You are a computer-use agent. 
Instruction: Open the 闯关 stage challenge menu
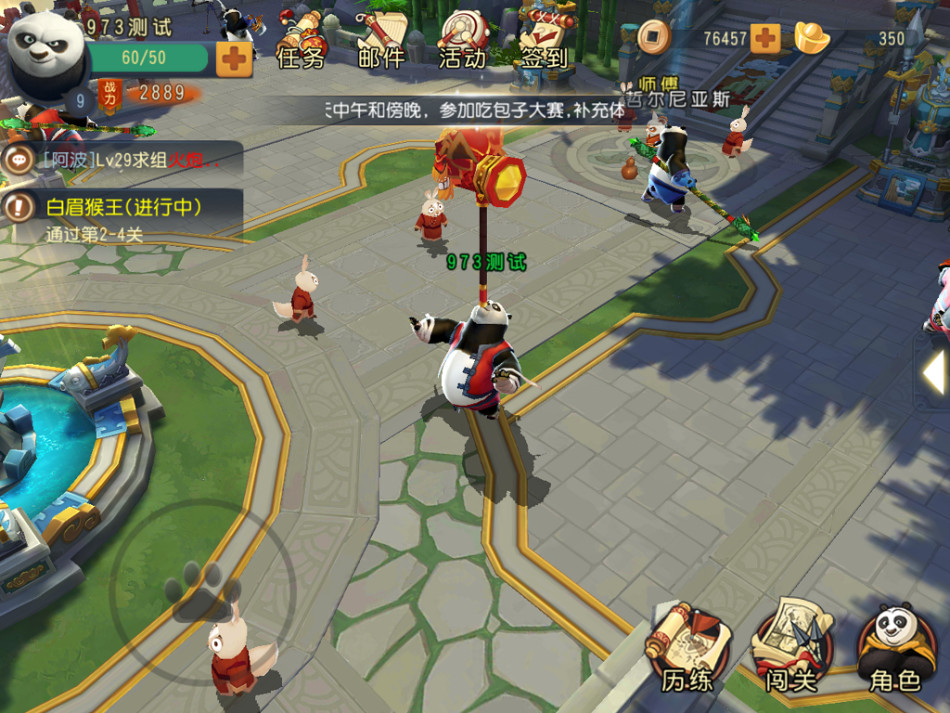[791, 650]
